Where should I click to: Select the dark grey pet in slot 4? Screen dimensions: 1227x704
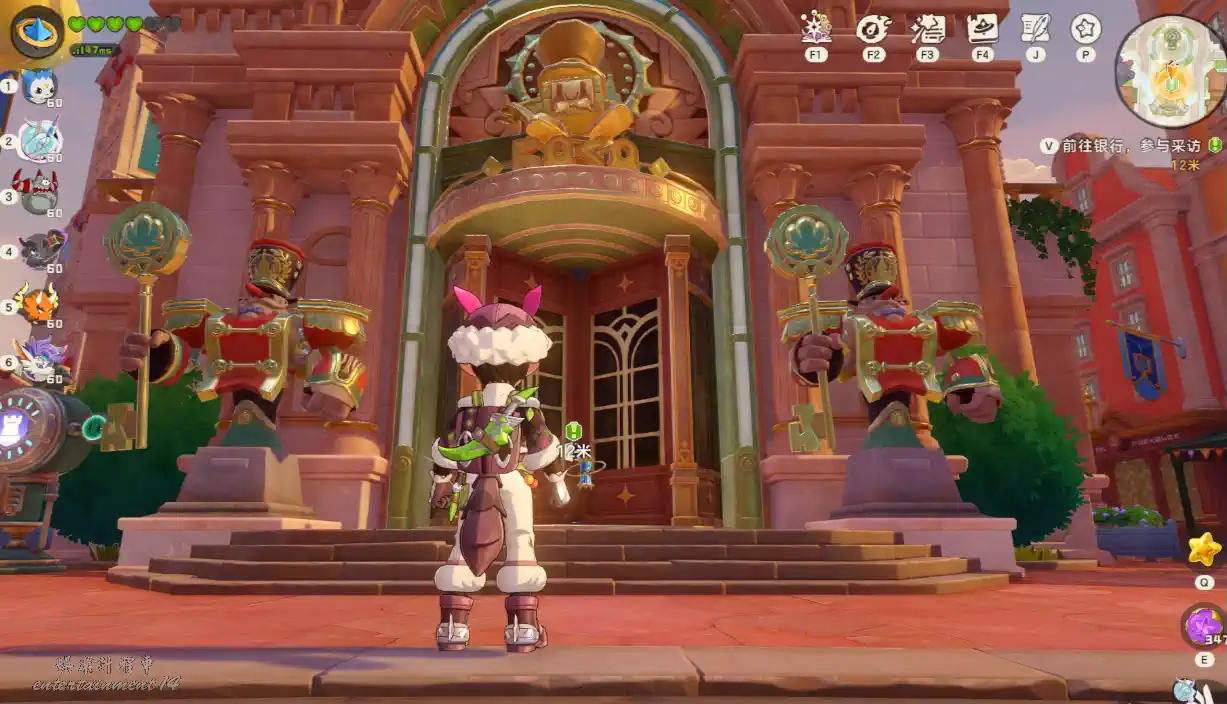pyautogui.click(x=40, y=250)
